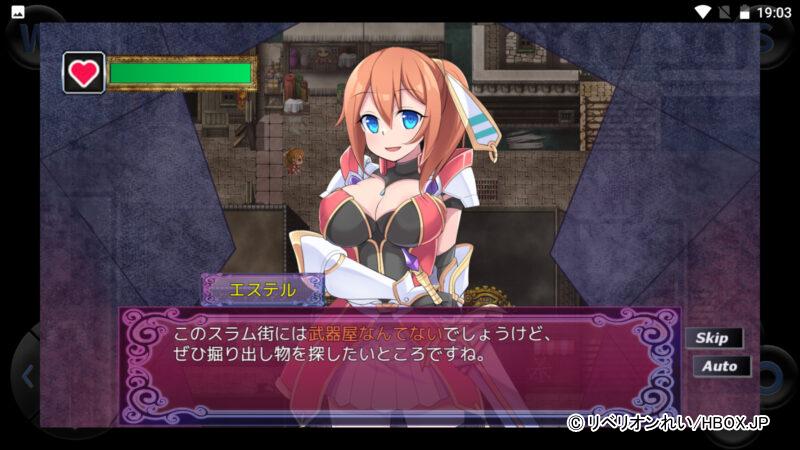Advance Estelle's dialogue text box
800x450 pixels.
point(400,358)
